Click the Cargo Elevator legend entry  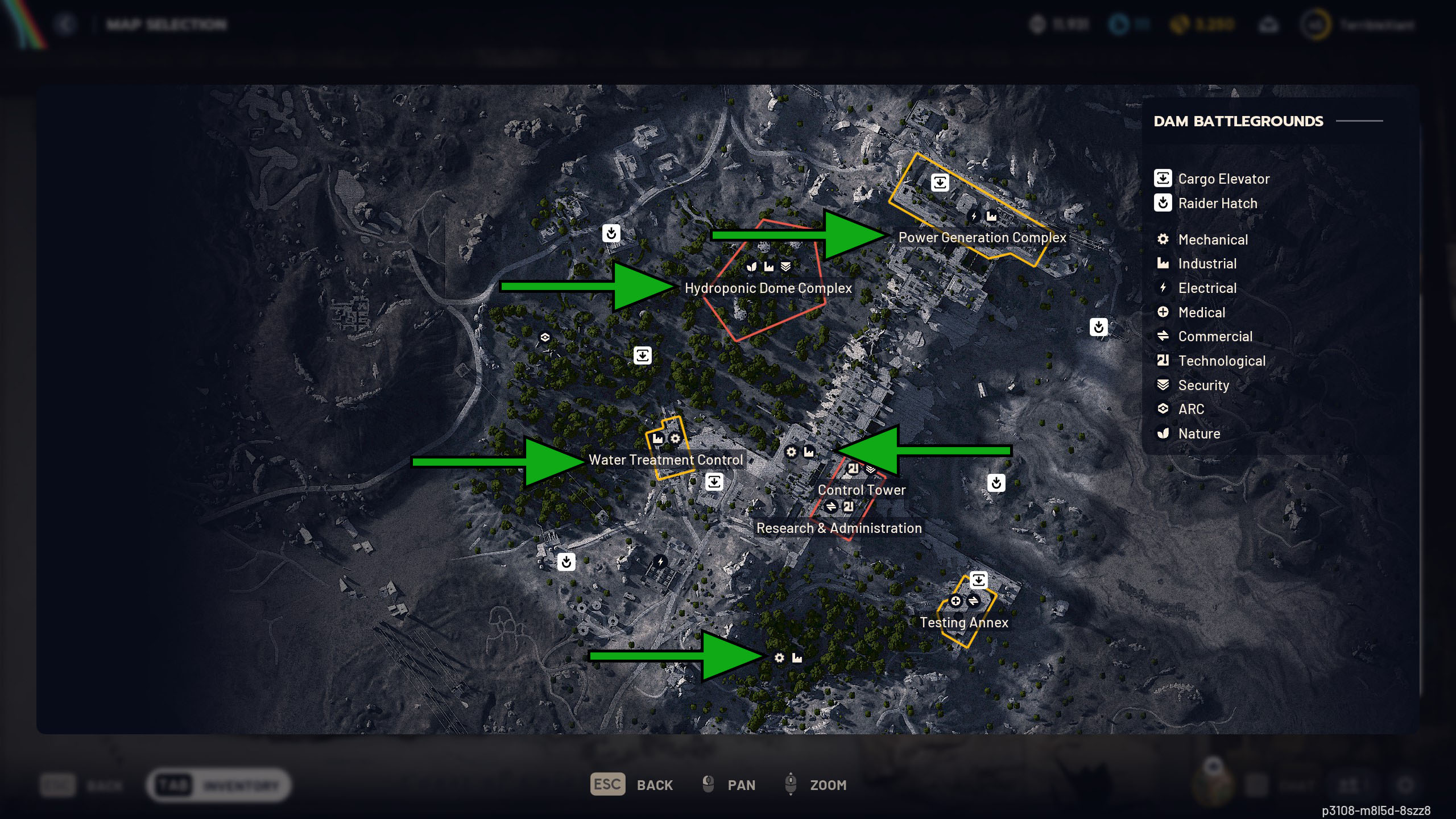click(x=1223, y=179)
